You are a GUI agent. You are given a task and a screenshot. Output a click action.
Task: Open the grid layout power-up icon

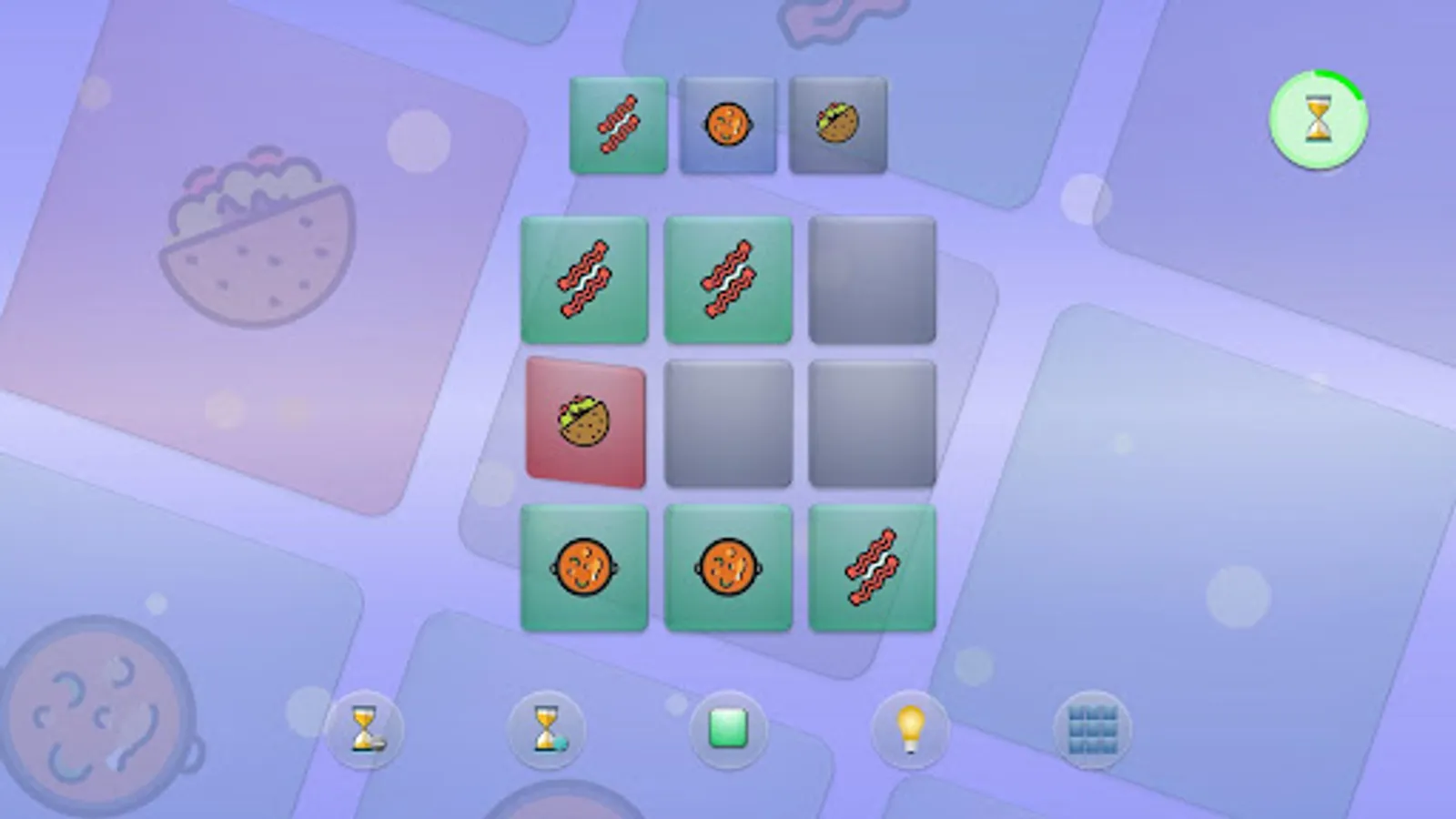1090,733
